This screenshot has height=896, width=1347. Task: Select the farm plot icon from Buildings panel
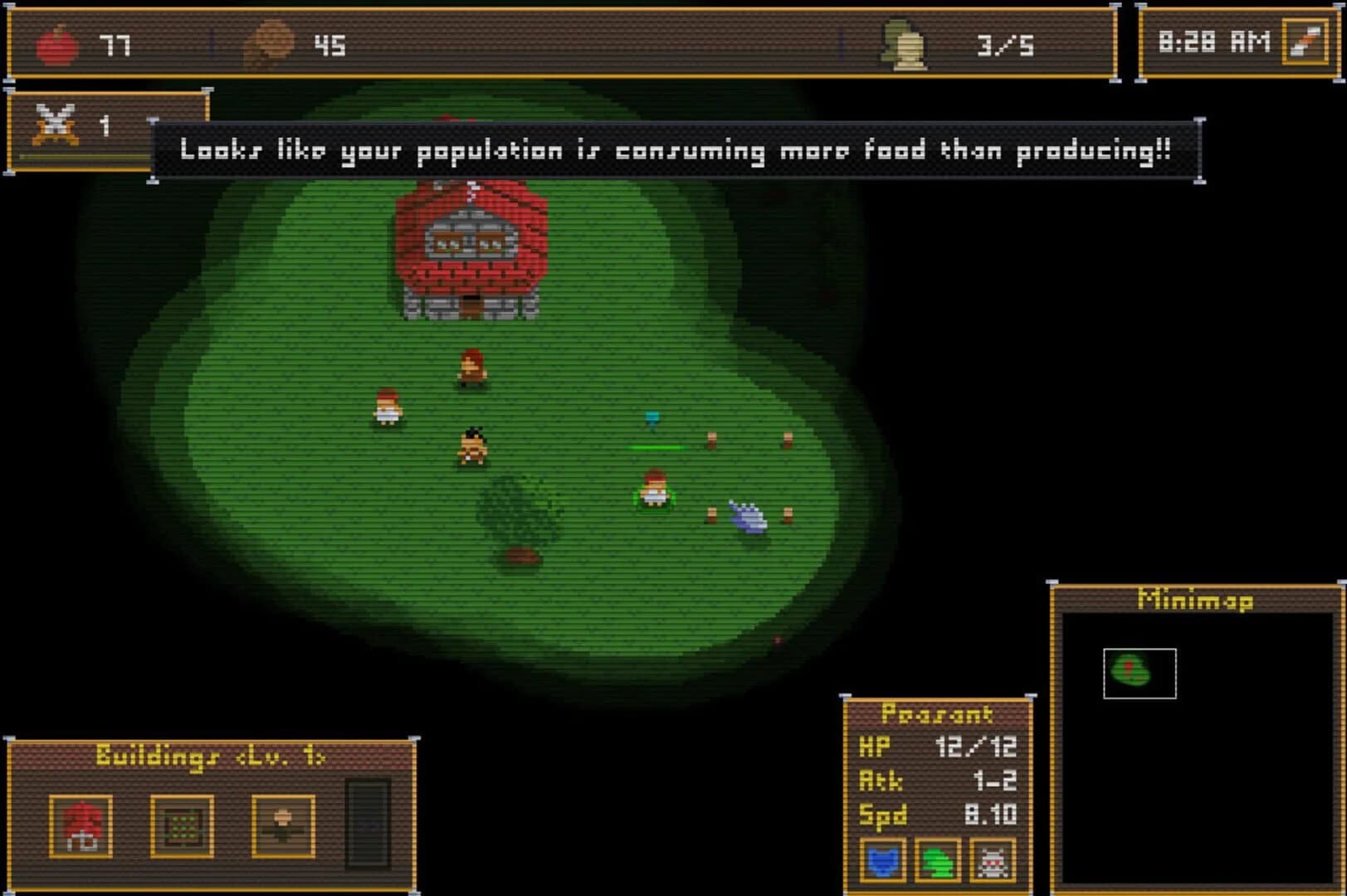coord(183,824)
